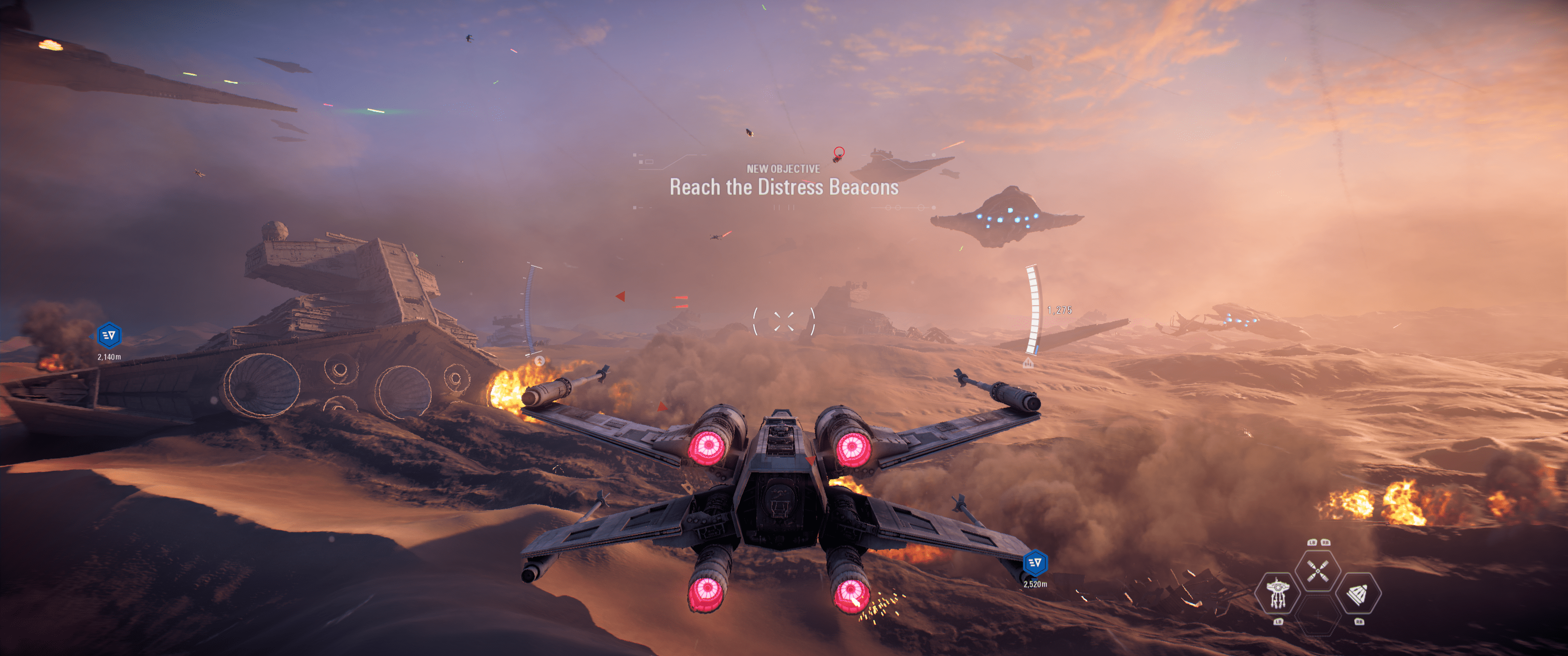Click the red circled enemy target marker

click(x=839, y=152)
